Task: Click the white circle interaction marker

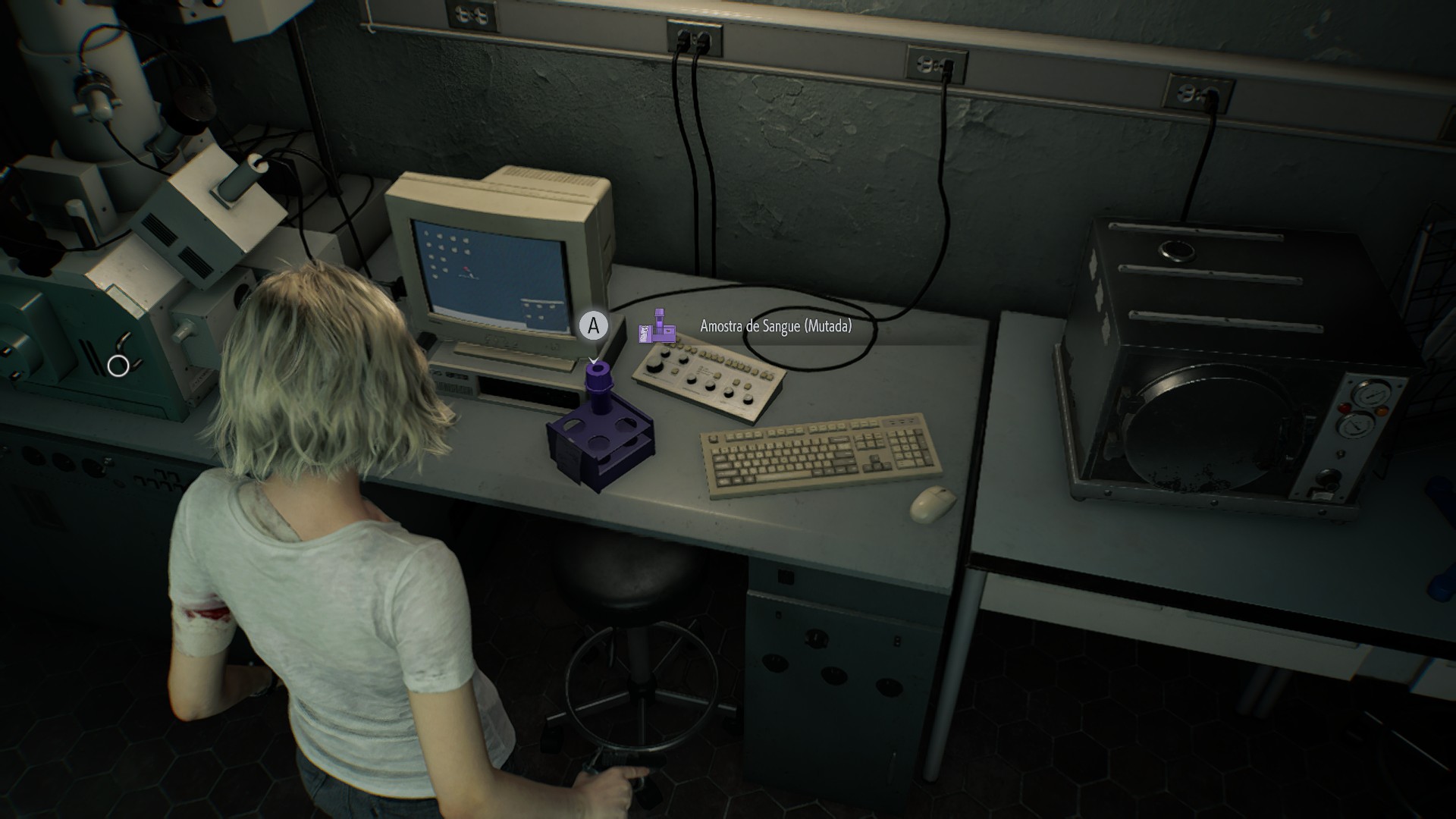Action: [118, 366]
